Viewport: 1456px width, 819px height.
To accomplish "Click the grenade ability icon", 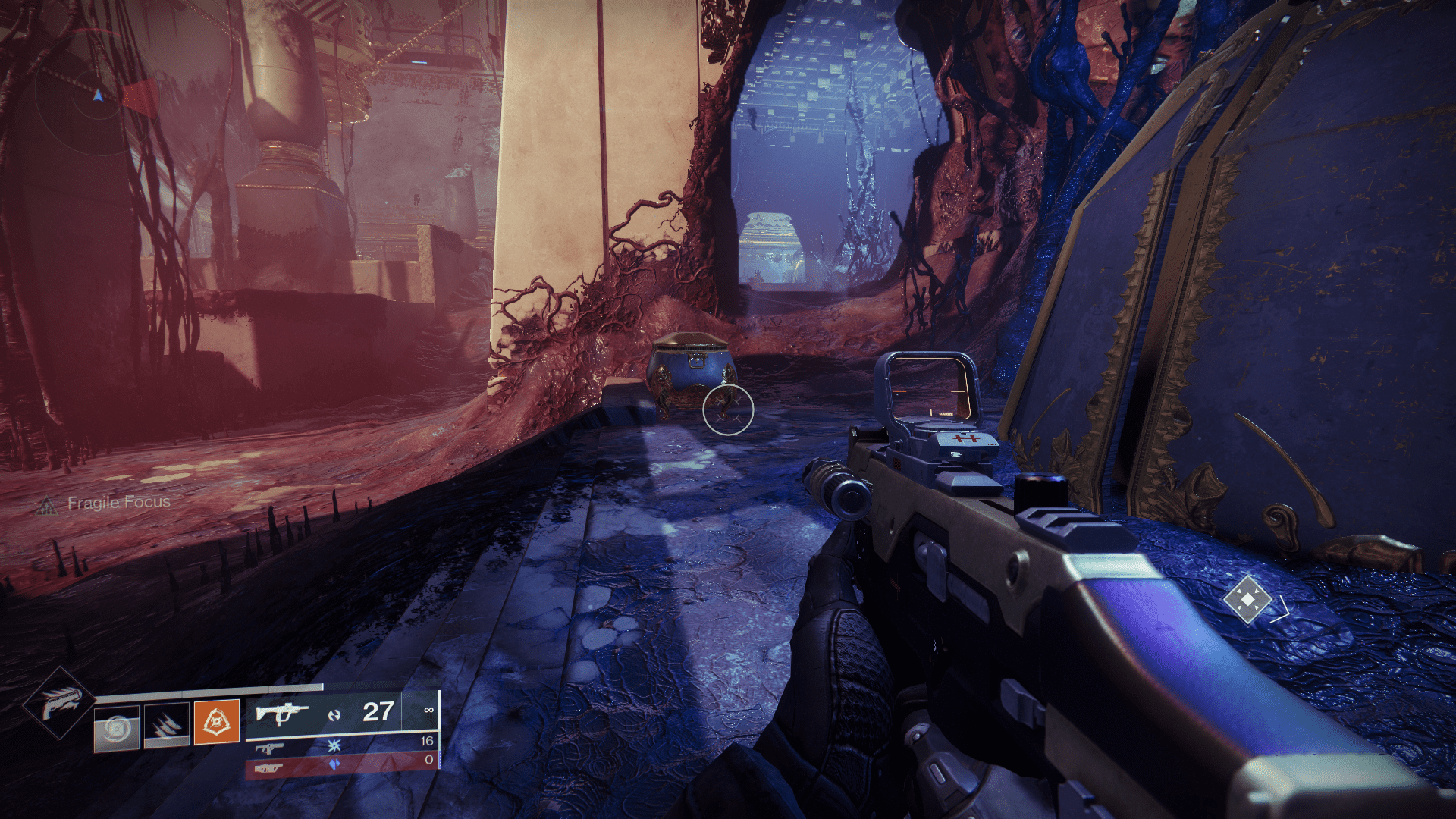I will [115, 727].
